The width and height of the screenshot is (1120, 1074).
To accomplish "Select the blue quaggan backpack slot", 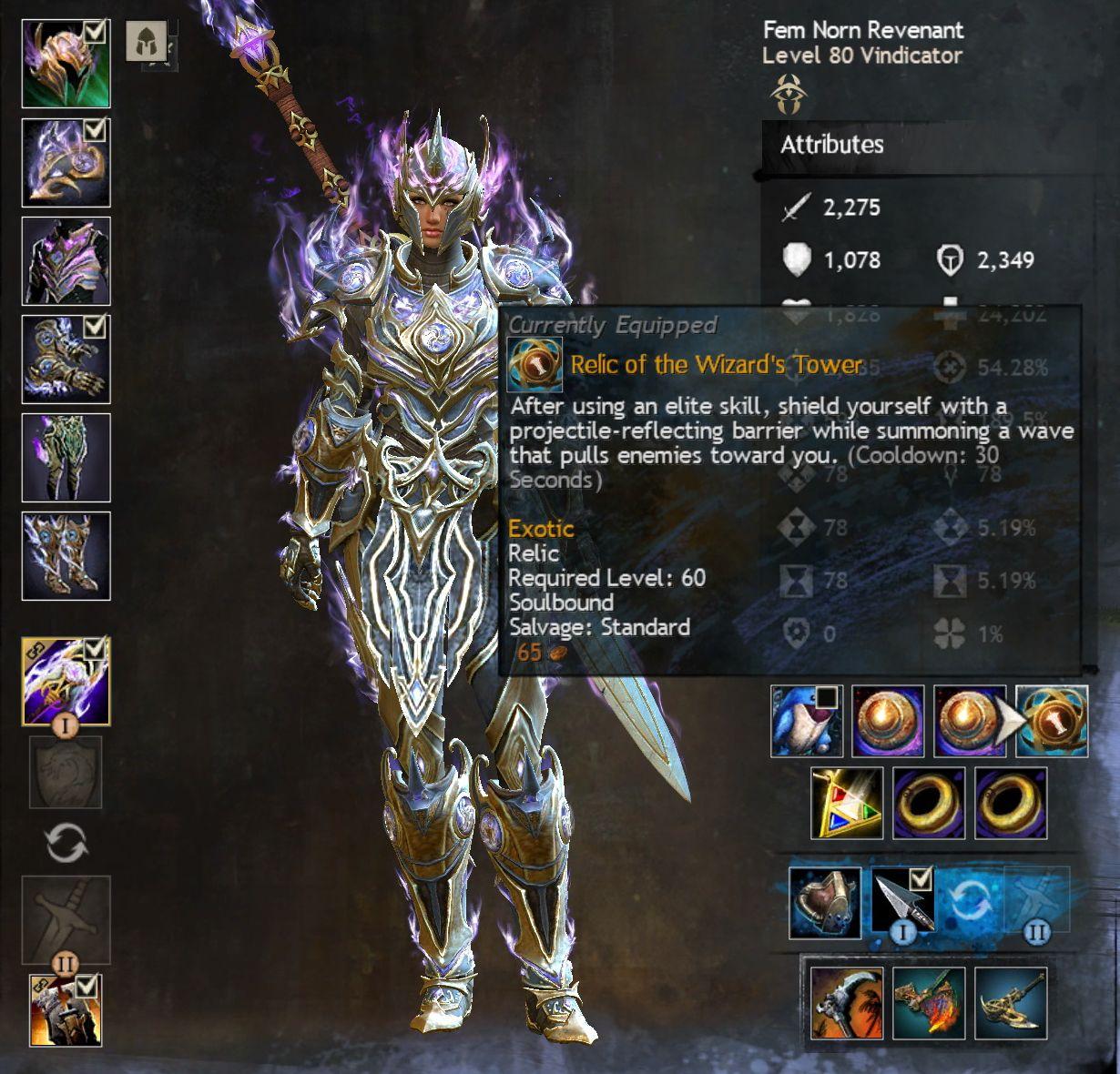I will pyautogui.click(x=807, y=722).
